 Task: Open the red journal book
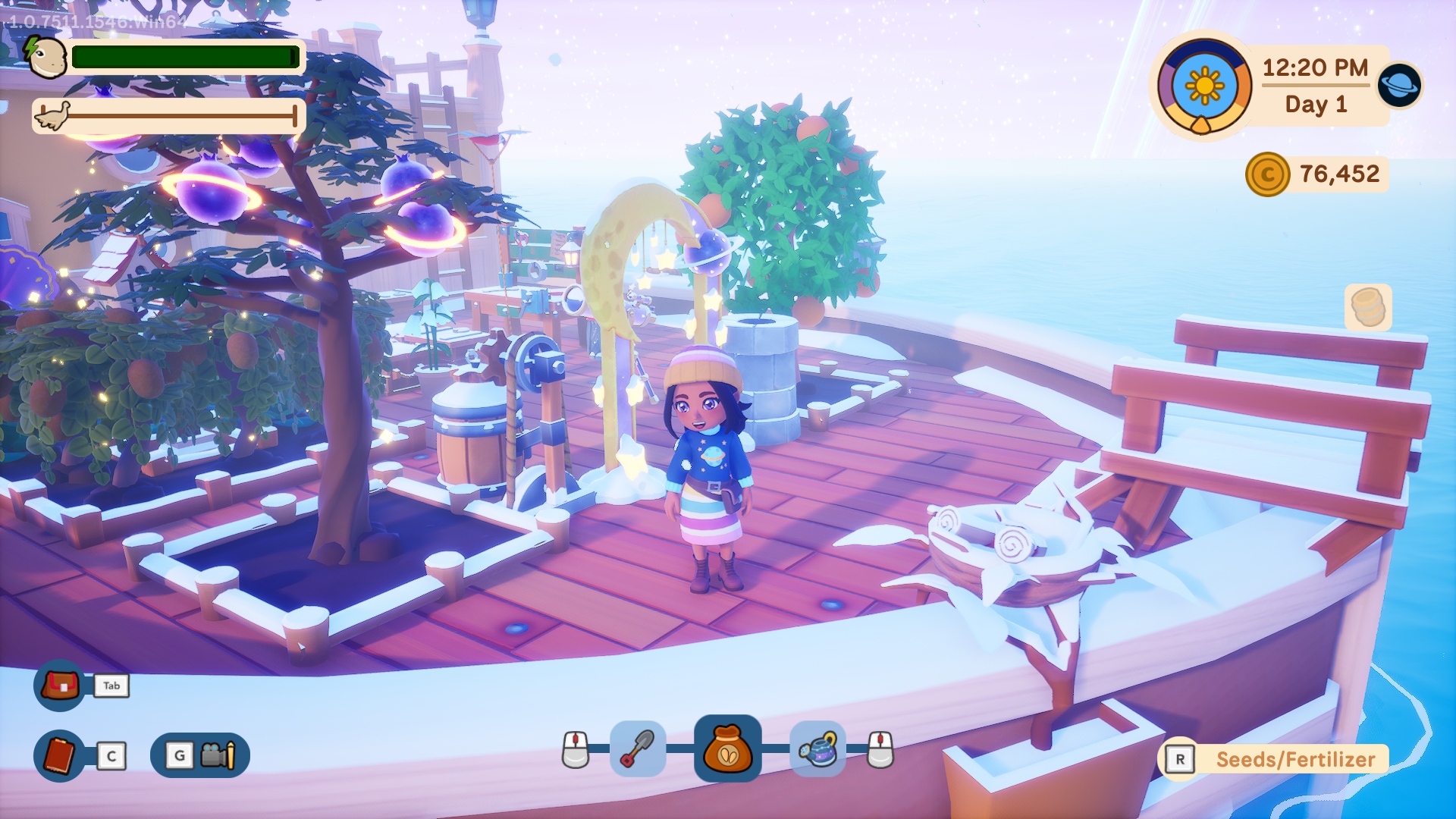coord(60,755)
